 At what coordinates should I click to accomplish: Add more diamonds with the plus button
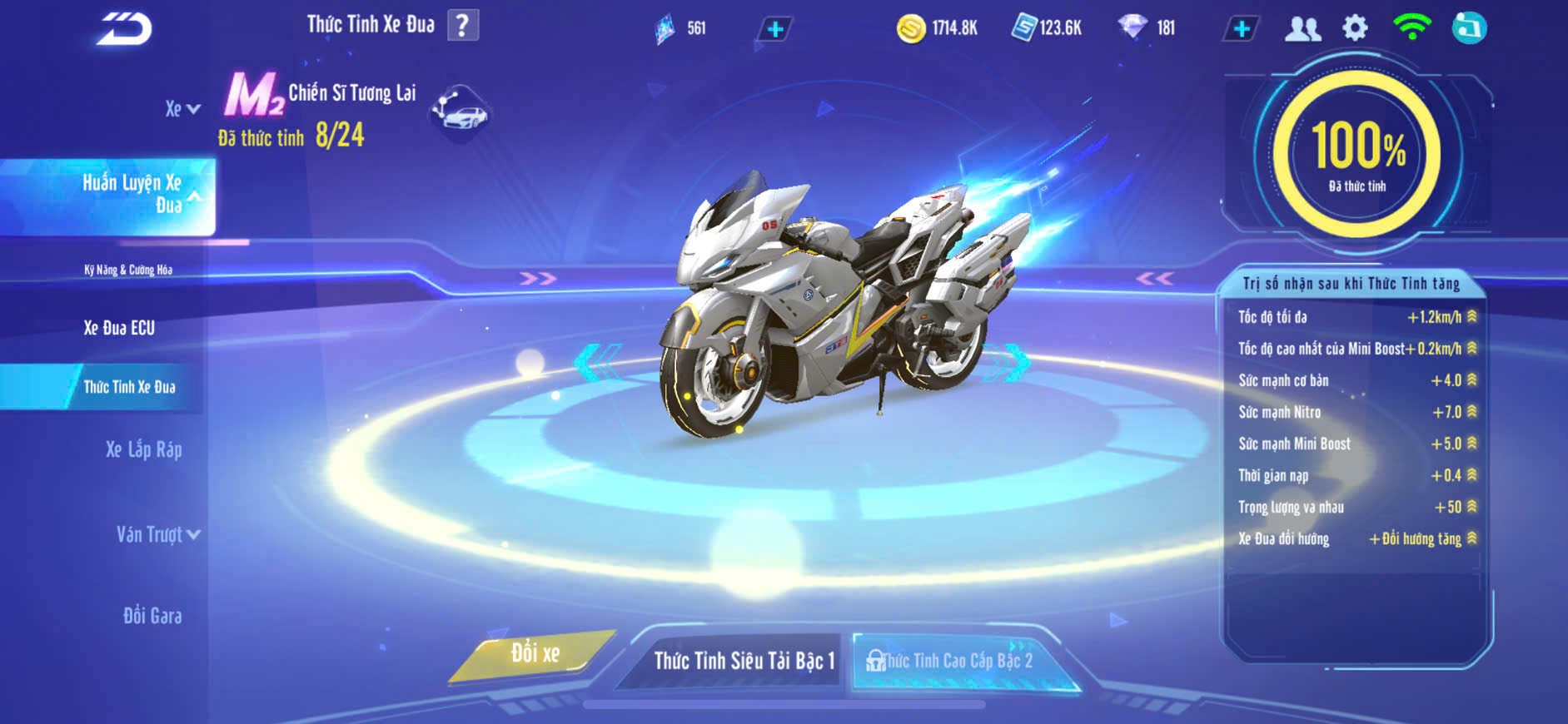click(1241, 29)
